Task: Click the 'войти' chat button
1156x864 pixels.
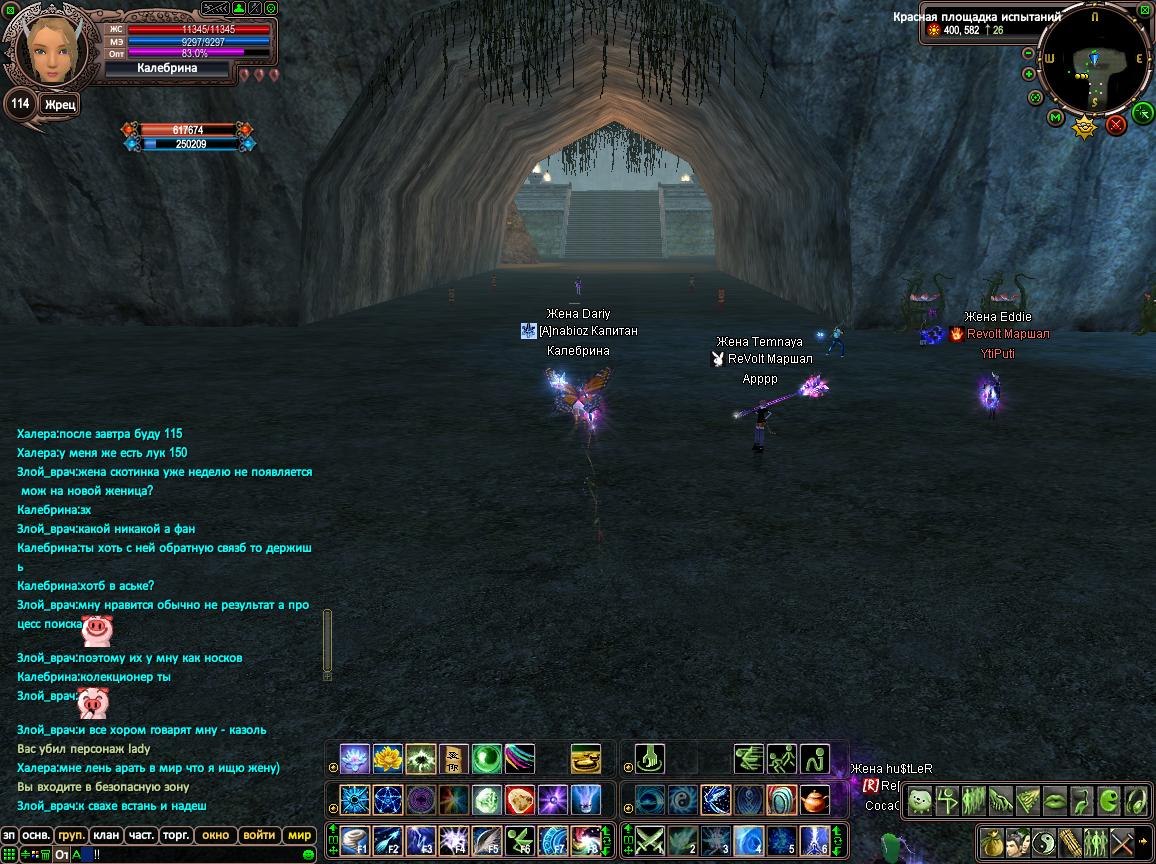Action: pyautogui.click(x=259, y=835)
